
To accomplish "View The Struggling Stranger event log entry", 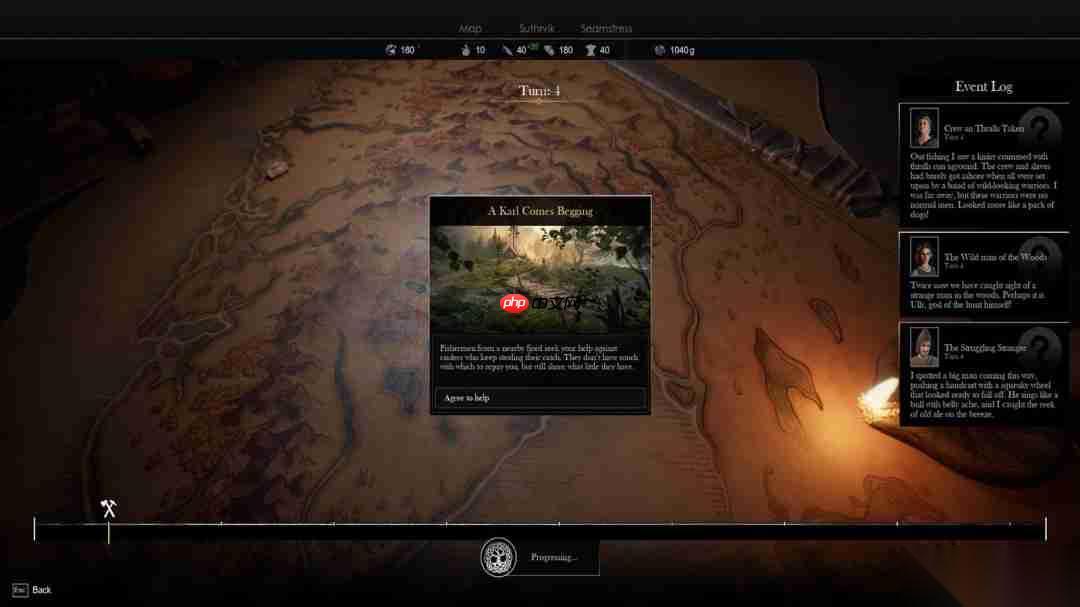I will 984,348.
